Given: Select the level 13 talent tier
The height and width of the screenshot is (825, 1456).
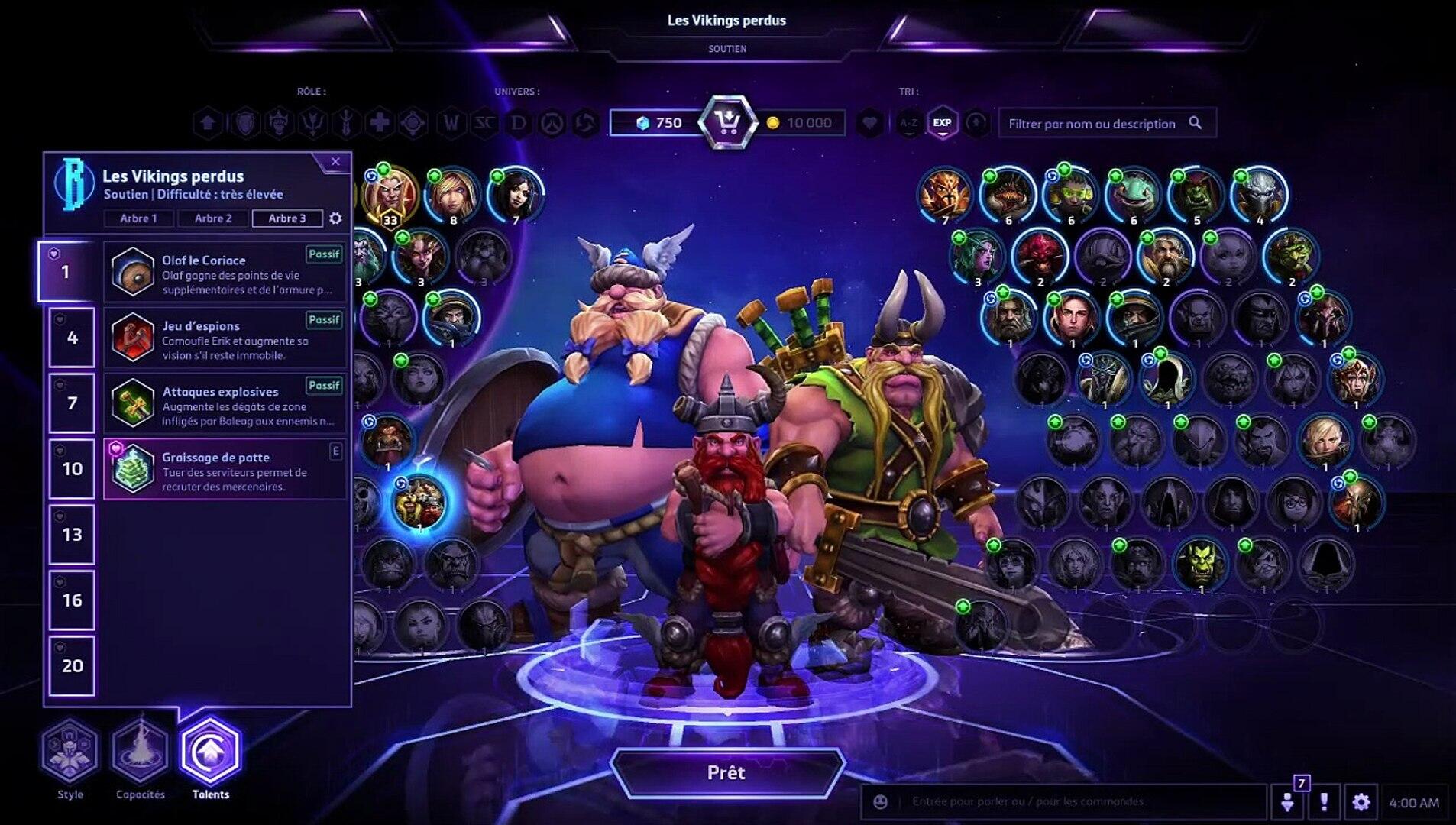Looking at the screenshot, I should (72, 535).
